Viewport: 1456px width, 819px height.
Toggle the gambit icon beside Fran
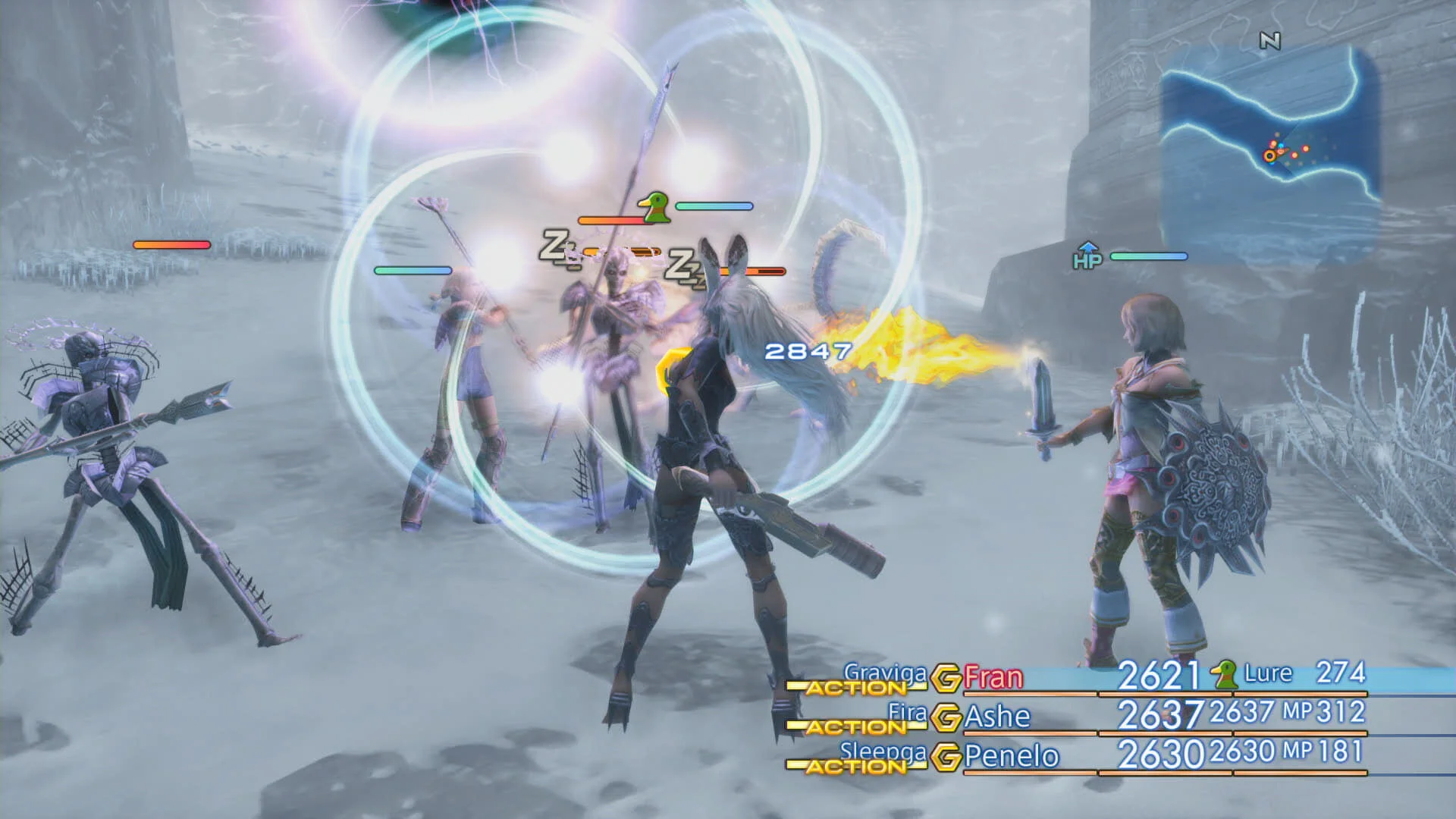click(946, 678)
